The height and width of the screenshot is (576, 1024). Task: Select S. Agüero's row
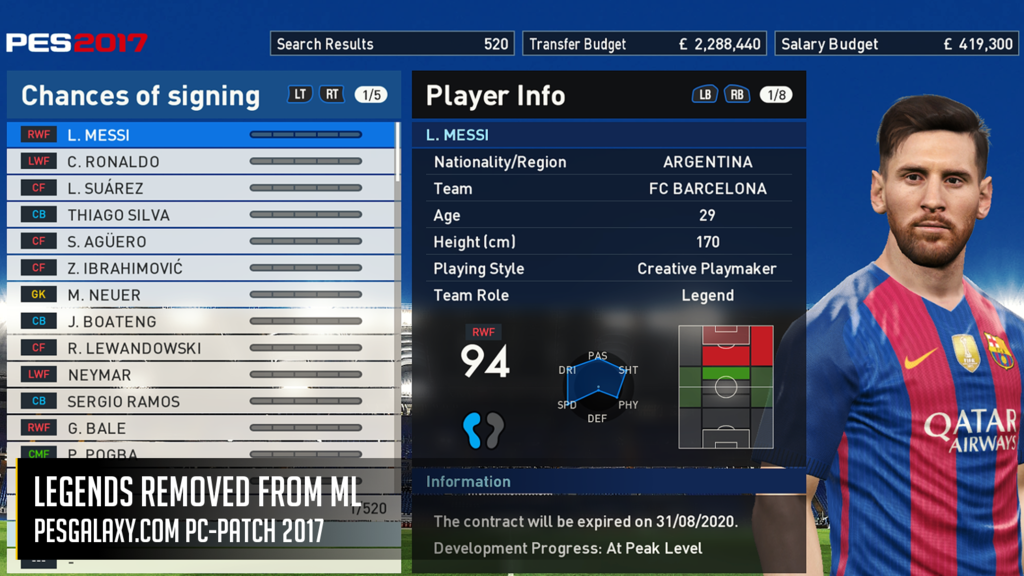pyautogui.click(x=200, y=241)
